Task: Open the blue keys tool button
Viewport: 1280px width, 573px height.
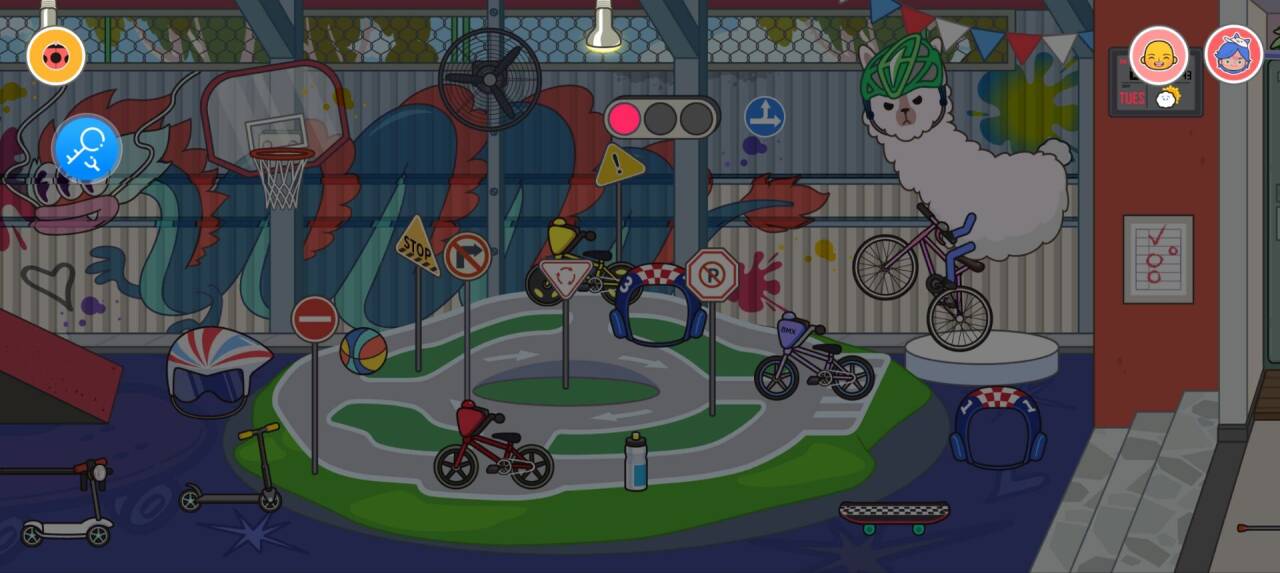Action: click(x=87, y=150)
